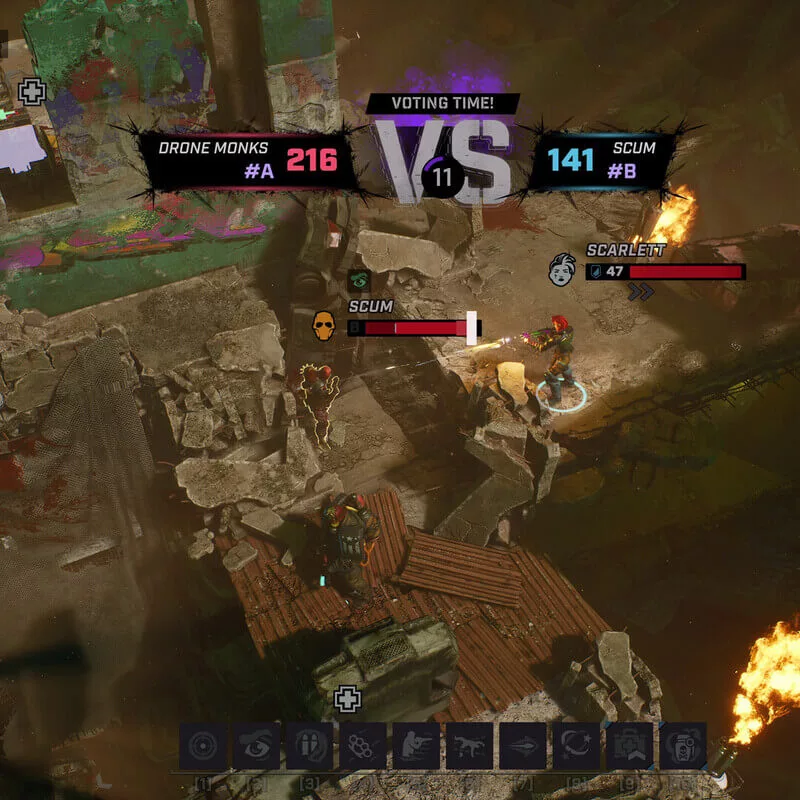The image size is (800, 800).
Task: Use the crescent moon and star ability
Action: (x=577, y=746)
